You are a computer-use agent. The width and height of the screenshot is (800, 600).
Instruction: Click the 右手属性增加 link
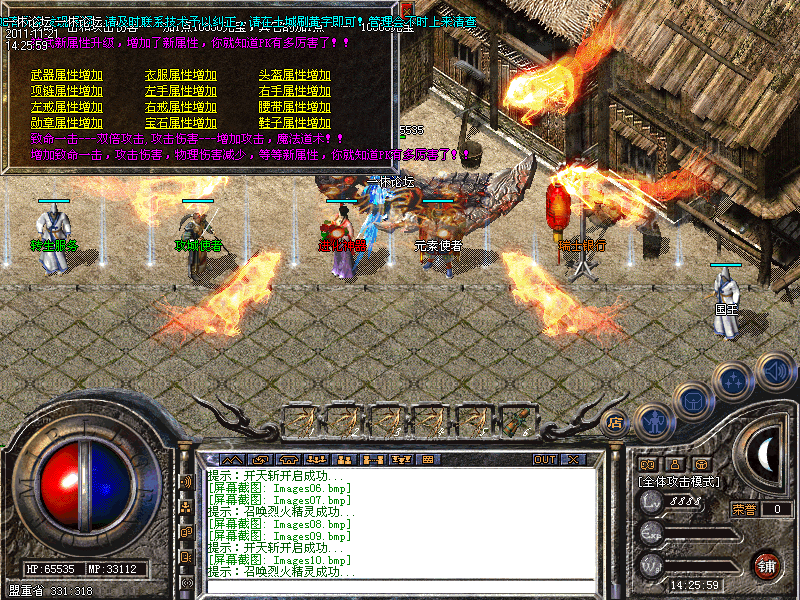[x=295, y=91]
